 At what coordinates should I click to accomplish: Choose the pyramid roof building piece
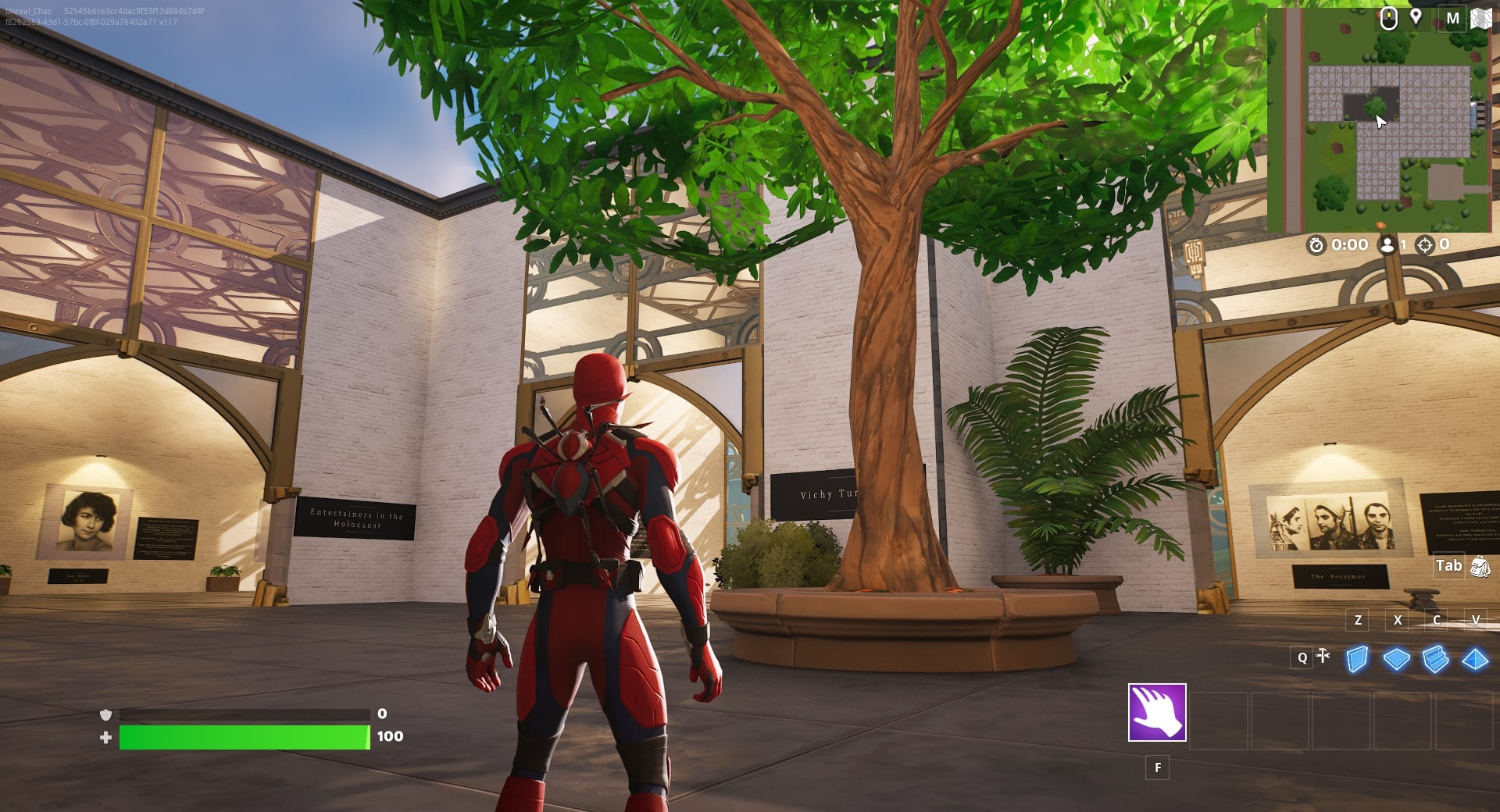(x=1474, y=660)
